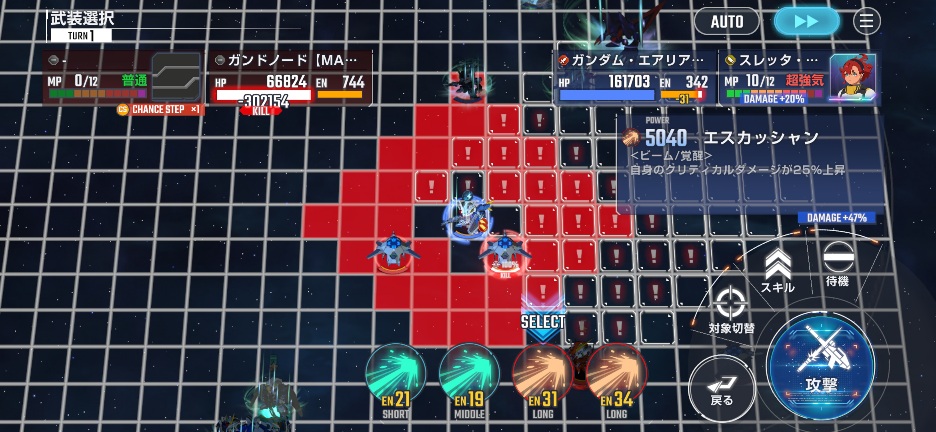The height and width of the screenshot is (432, 936).
Task: Toggle AUTO battle mode
Action: click(x=727, y=21)
